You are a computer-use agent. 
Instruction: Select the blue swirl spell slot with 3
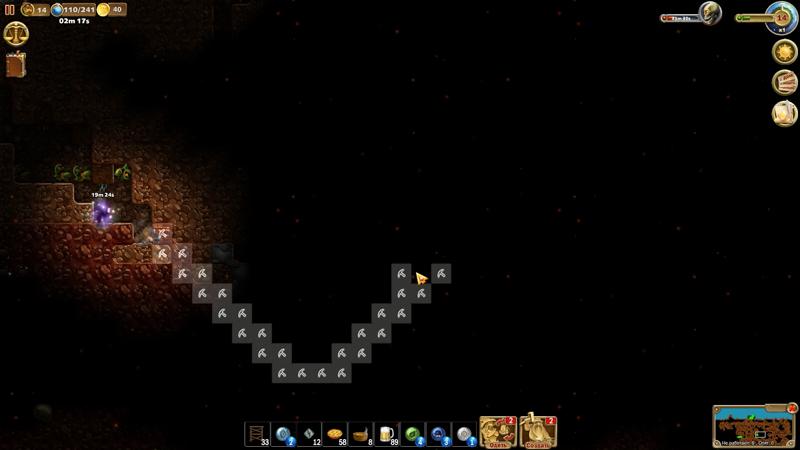(x=439, y=434)
